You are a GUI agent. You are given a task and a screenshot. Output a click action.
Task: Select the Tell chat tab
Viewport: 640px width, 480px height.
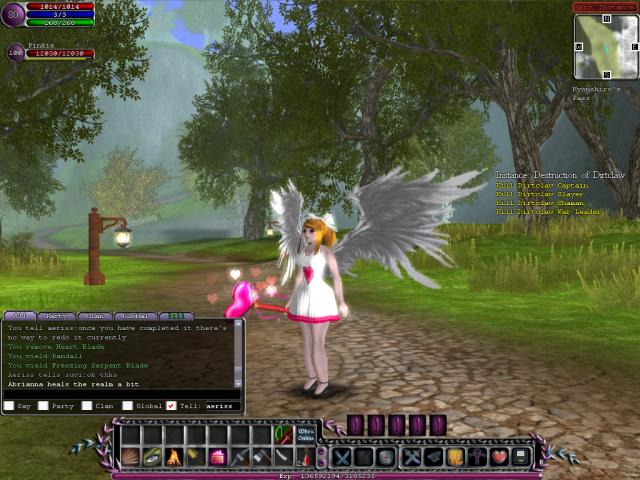[175, 316]
